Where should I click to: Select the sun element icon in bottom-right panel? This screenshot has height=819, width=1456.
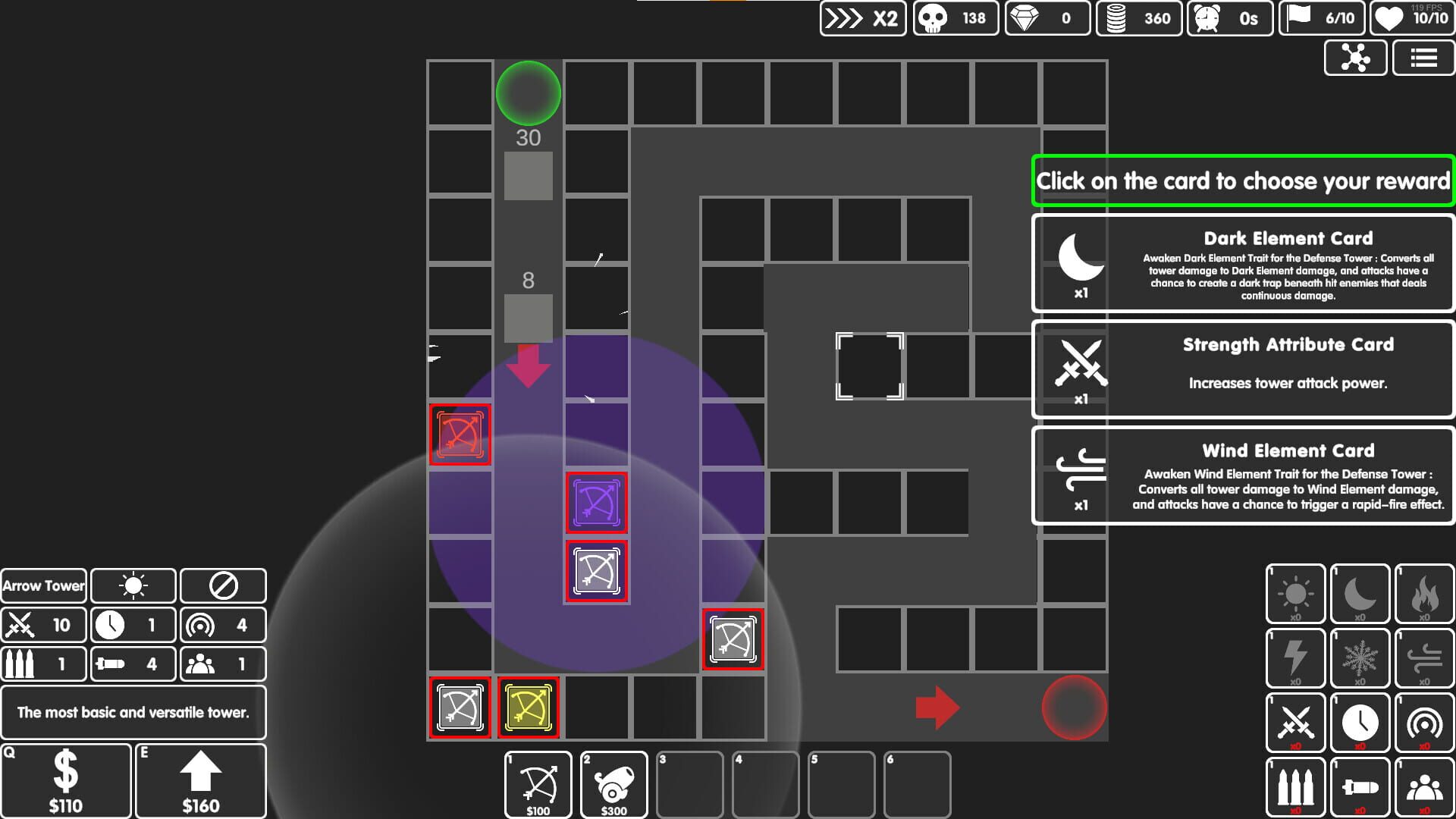tap(1295, 593)
